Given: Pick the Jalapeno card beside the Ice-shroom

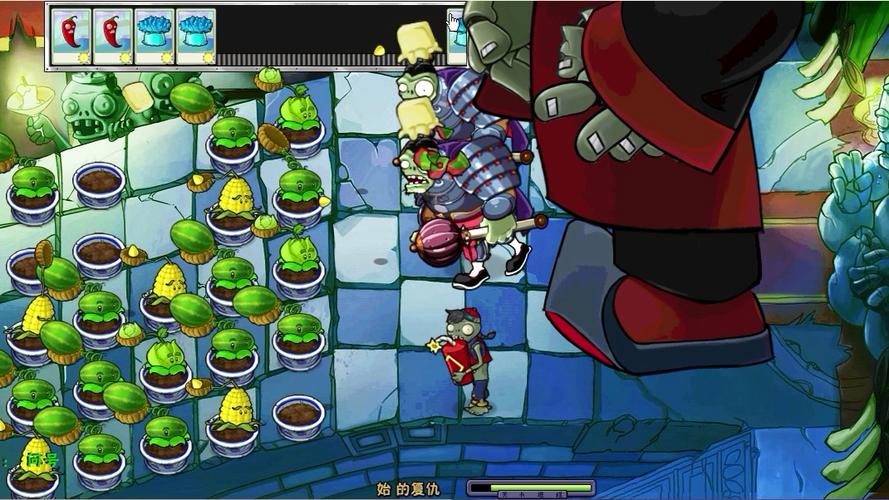Looking at the screenshot, I should pyautogui.click(x=113, y=36).
